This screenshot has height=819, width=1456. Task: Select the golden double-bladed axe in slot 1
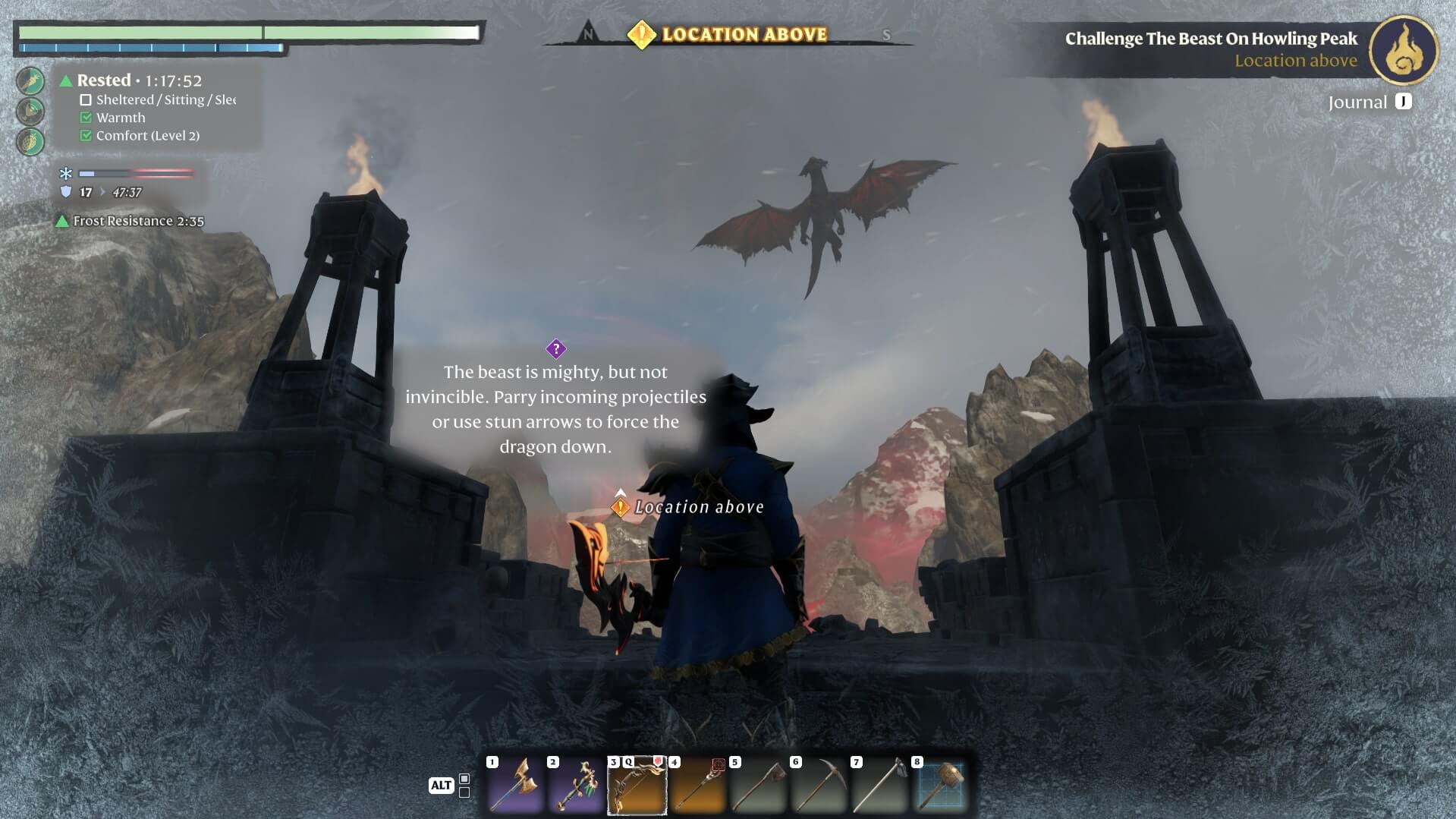coord(515,785)
